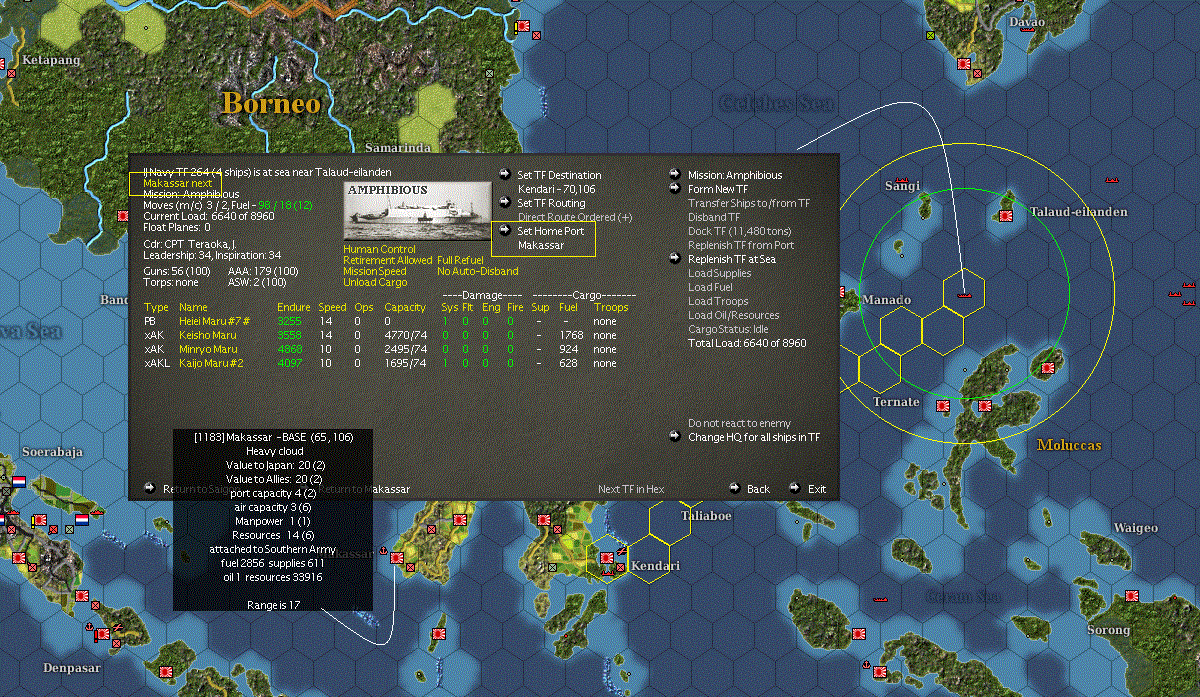
Task: Toggle No Auto-Disband setting
Action: pos(477,271)
